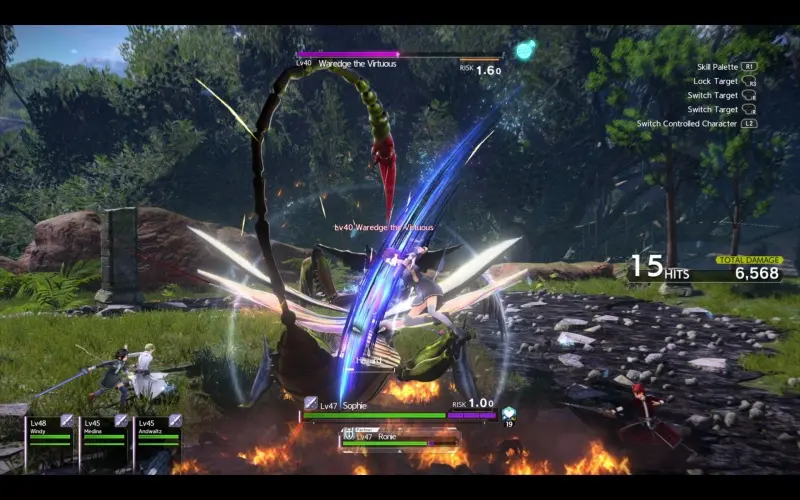800x500 pixels.
Task: Click the crystal icon showing 19
Action: click(509, 413)
